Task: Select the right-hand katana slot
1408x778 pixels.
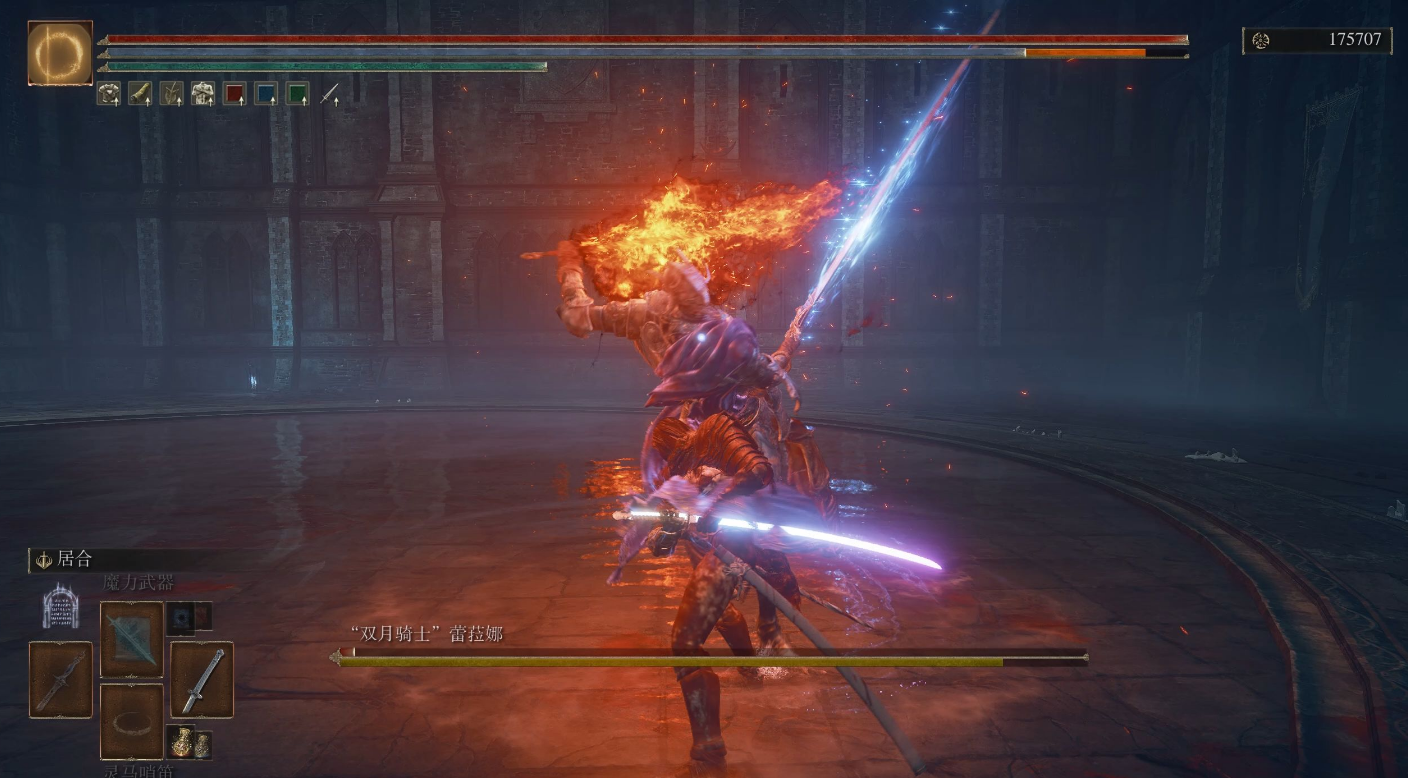Action: 202,680
